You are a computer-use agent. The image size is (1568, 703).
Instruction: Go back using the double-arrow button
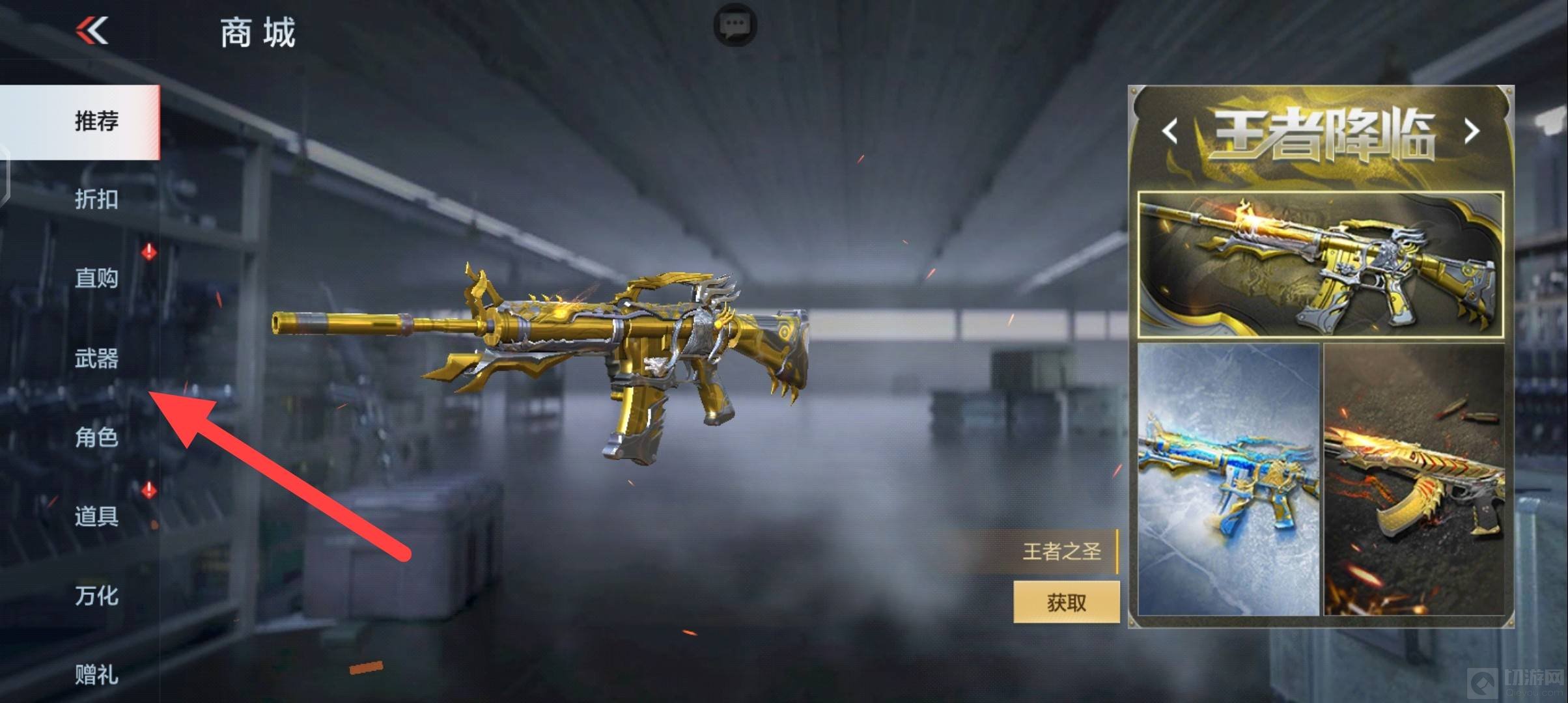click(x=92, y=31)
